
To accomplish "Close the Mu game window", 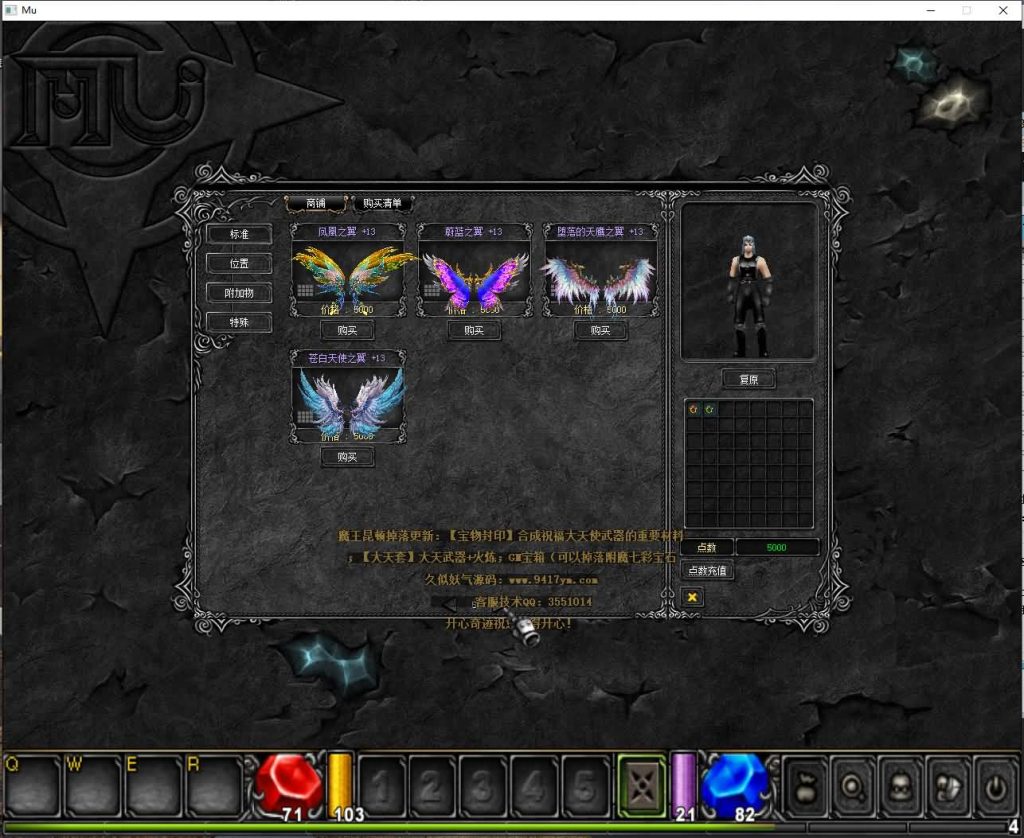I will [1003, 10].
